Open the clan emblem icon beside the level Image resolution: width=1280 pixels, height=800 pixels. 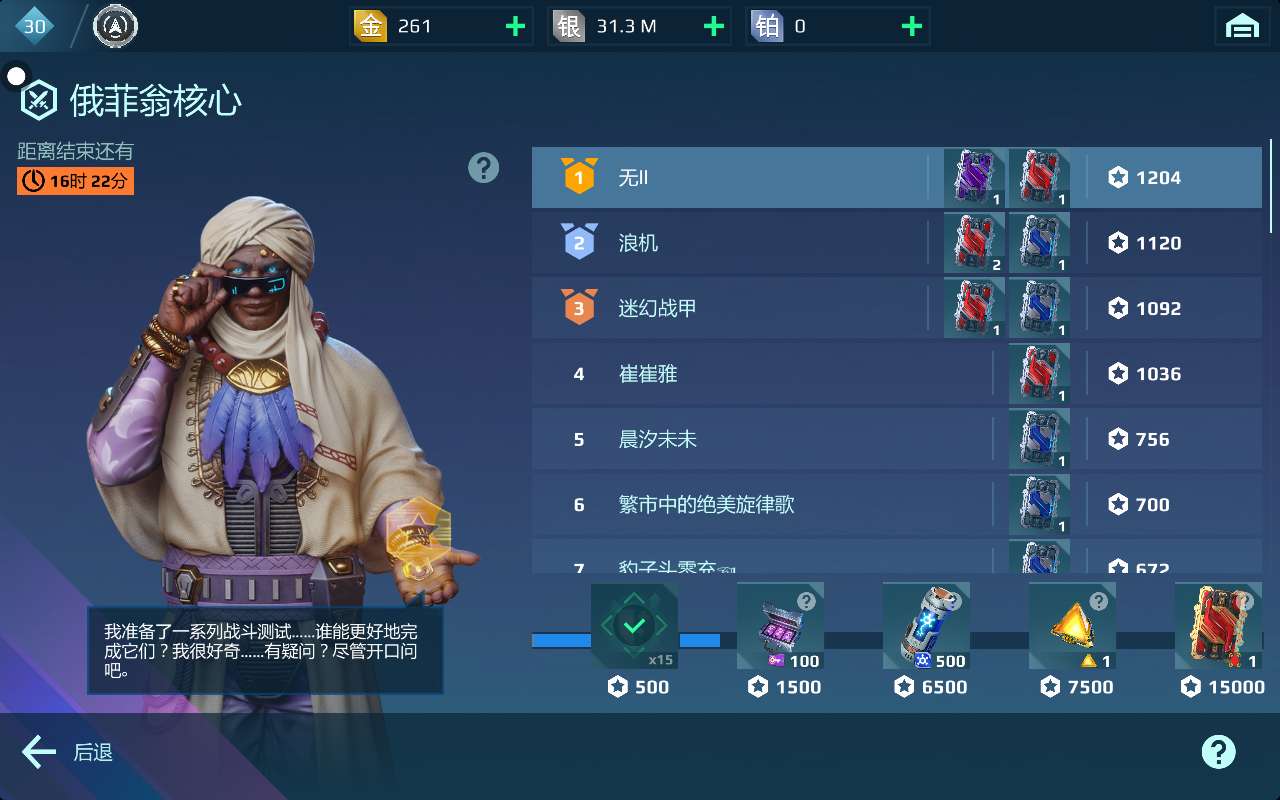115,26
